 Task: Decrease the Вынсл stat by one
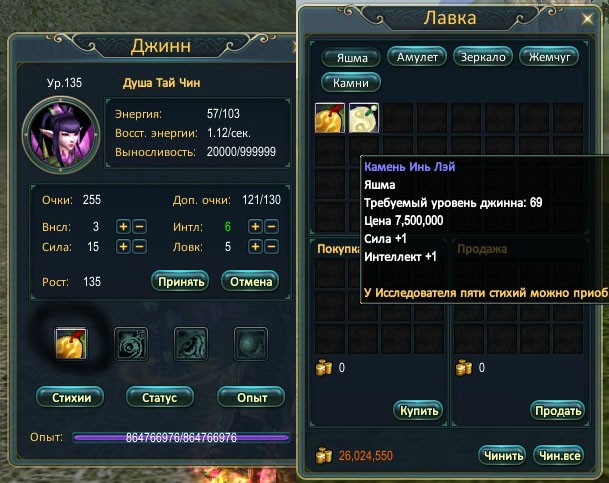[139, 226]
